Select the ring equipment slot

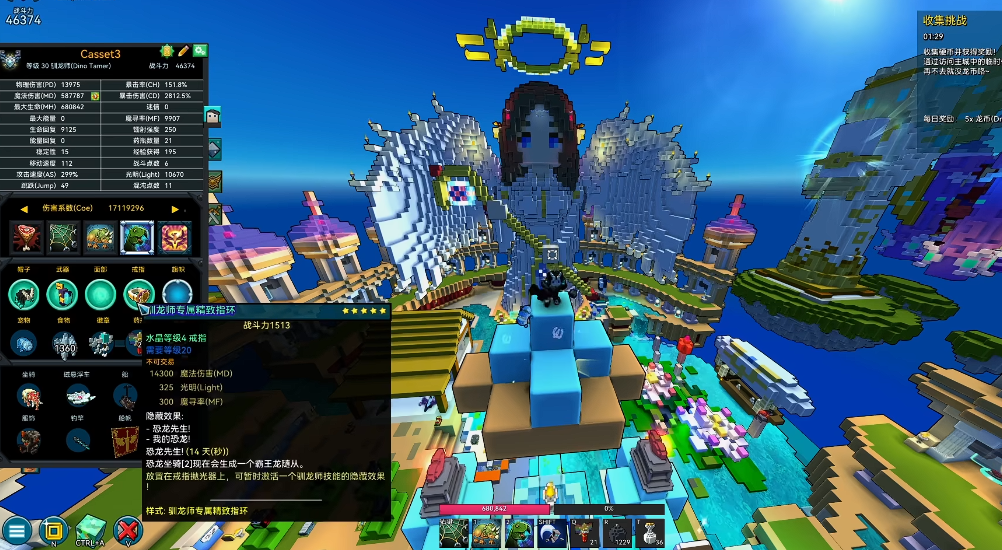click(137, 295)
